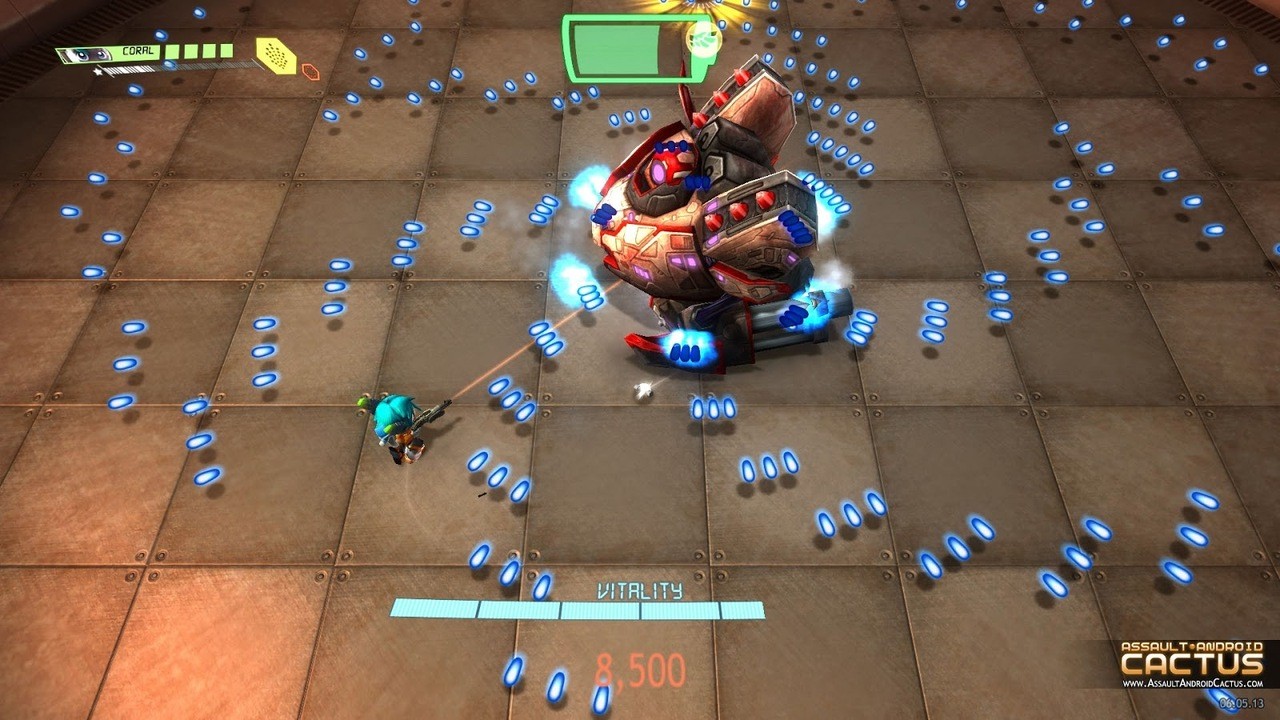Open www.AssaultAndroidCactus.com link
Image resolution: width=1280 pixels, height=720 pixels.
pos(1193,683)
